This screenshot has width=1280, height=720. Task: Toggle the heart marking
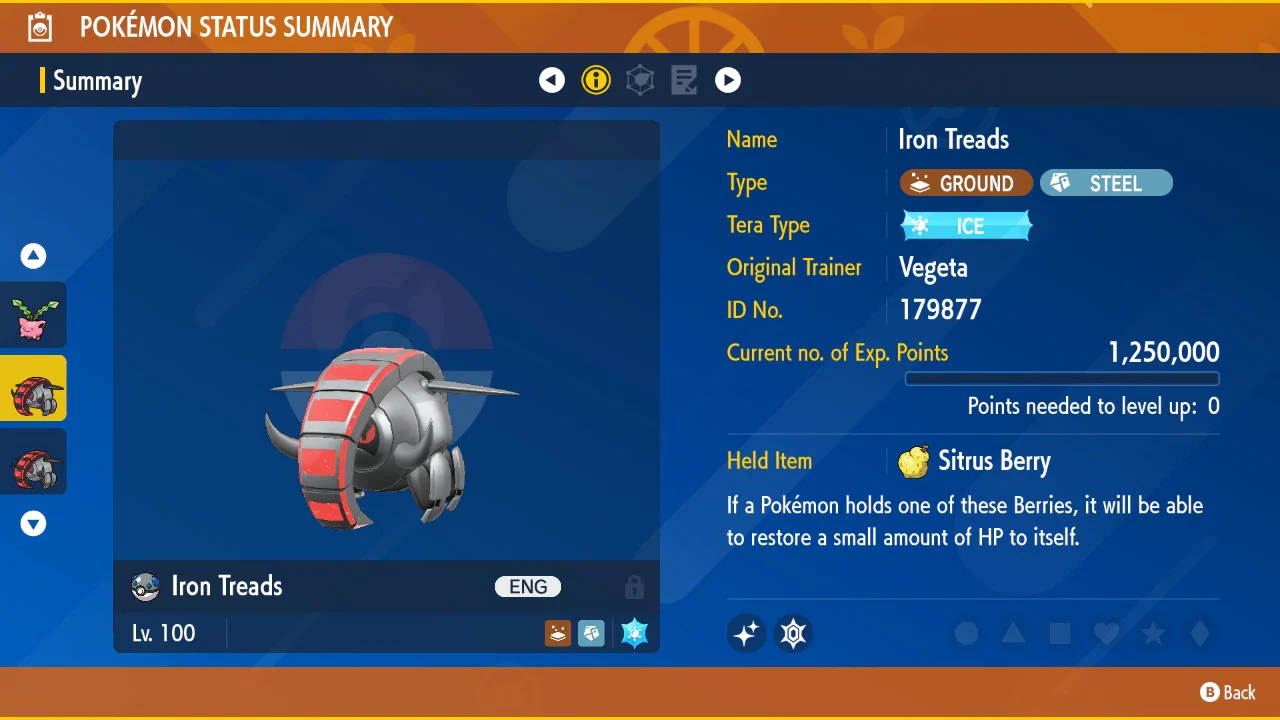1106,633
